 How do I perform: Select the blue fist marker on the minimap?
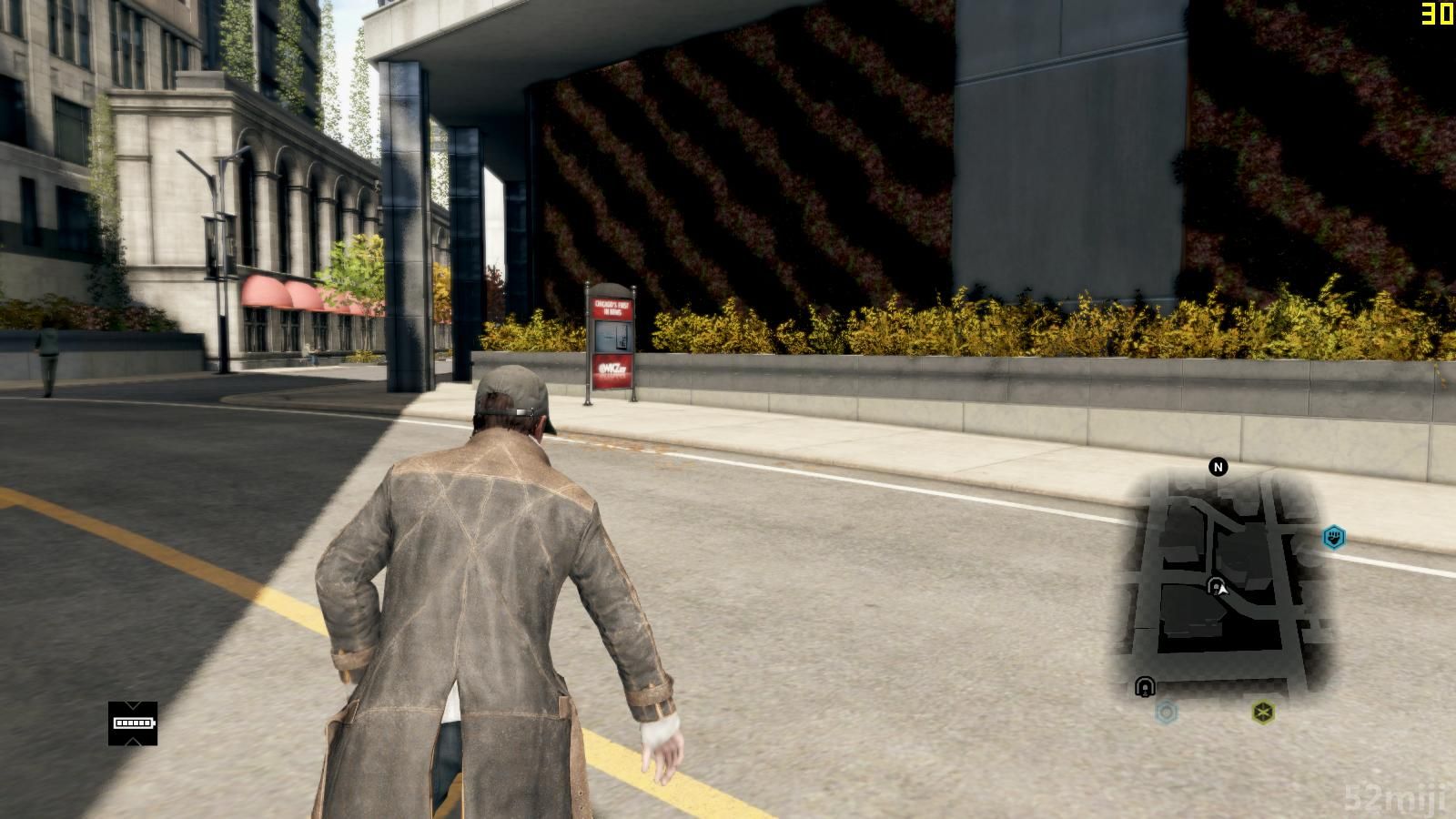click(1334, 537)
